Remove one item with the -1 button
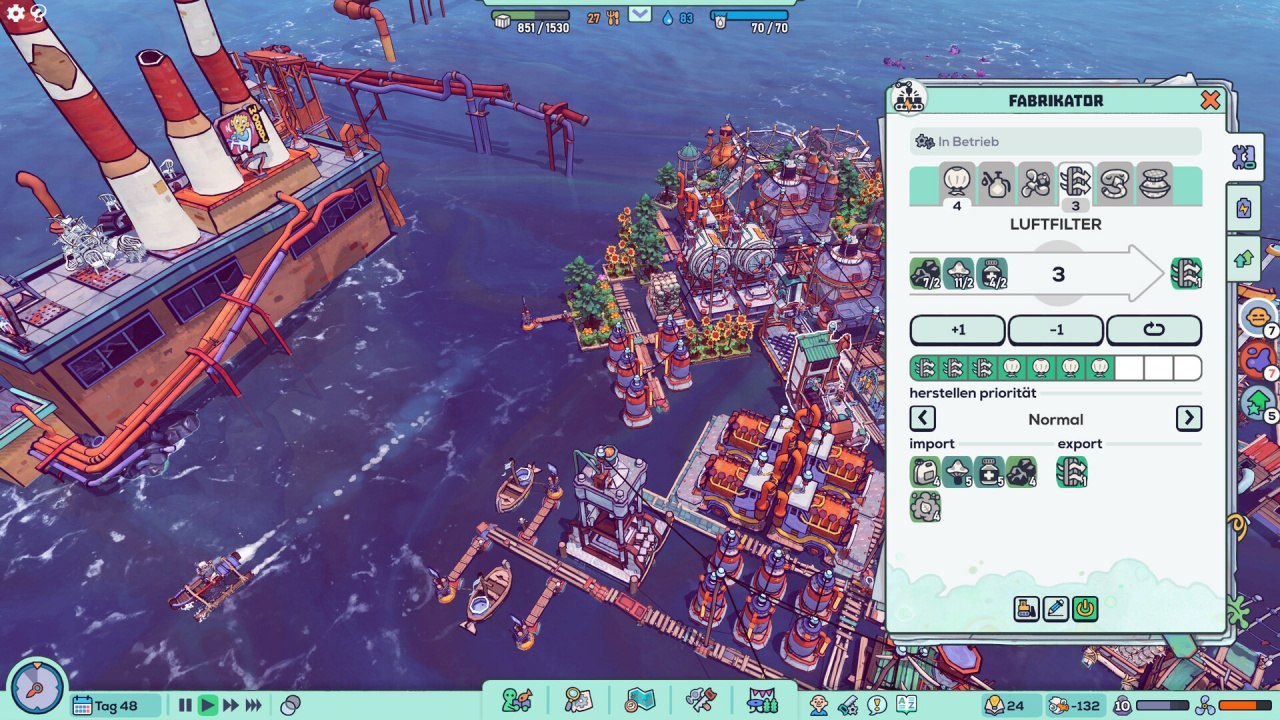This screenshot has height=720, width=1280. pyautogui.click(x=1055, y=330)
